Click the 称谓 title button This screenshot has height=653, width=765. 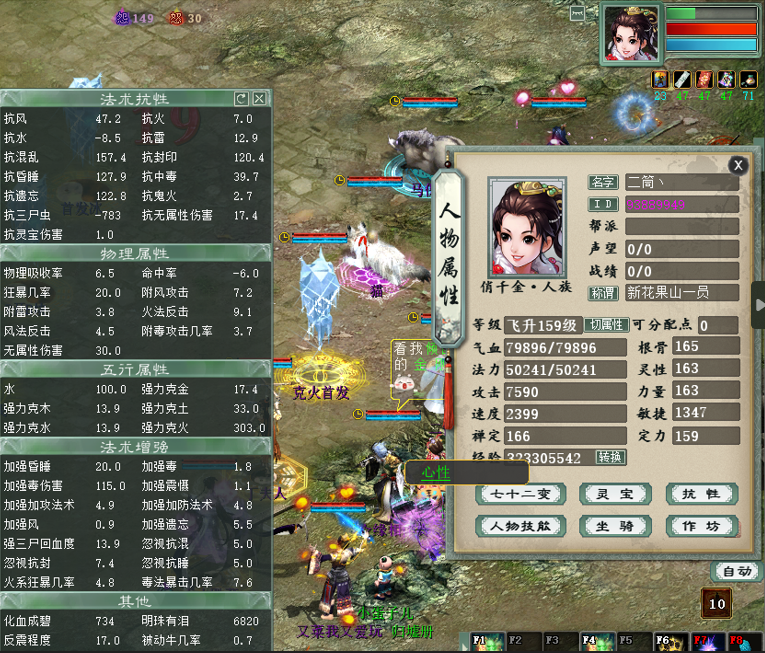click(603, 293)
